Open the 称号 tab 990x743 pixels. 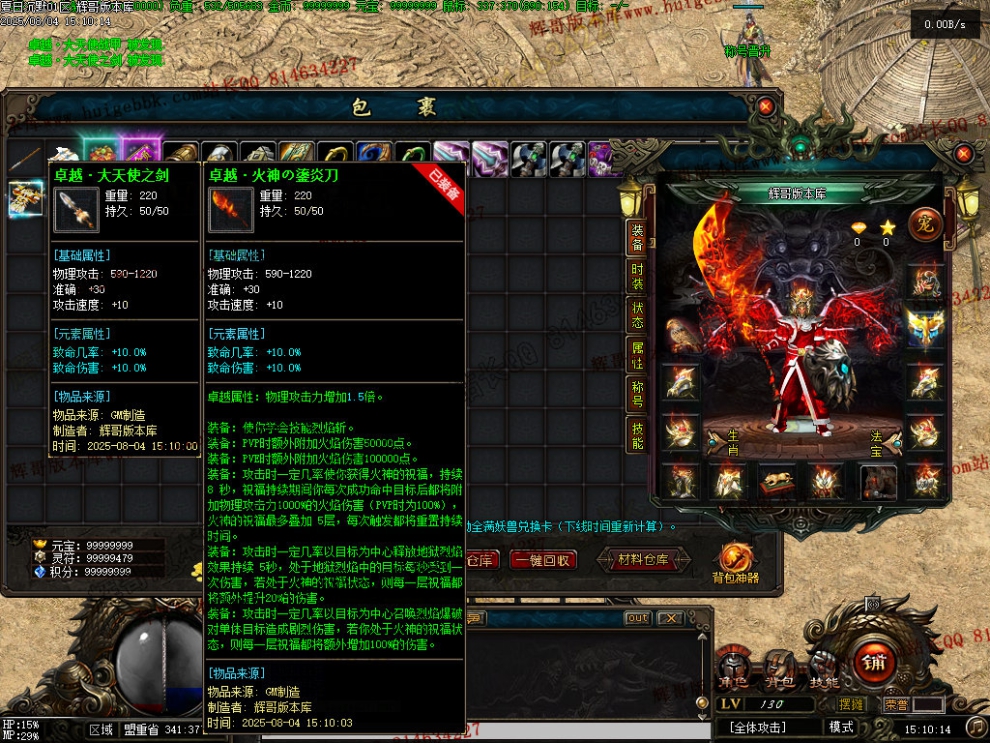pyautogui.click(x=637, y=393)
